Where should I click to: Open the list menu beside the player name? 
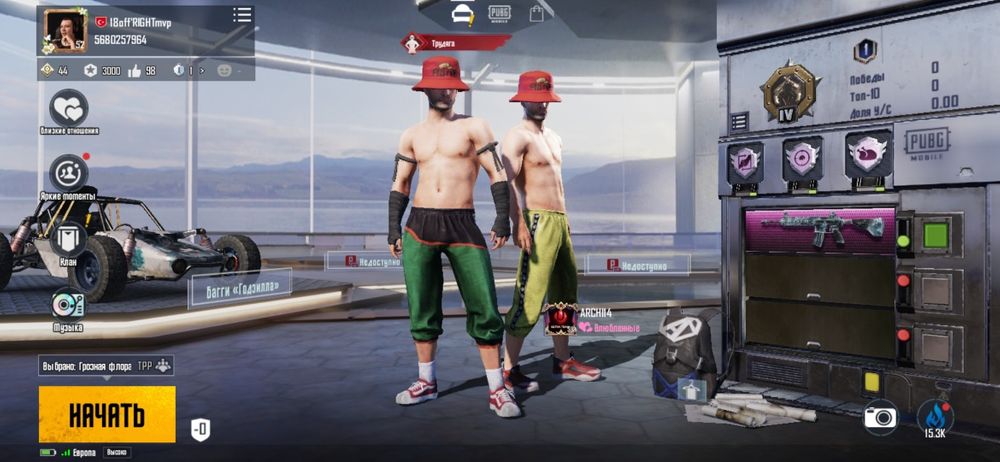point(242,15)
